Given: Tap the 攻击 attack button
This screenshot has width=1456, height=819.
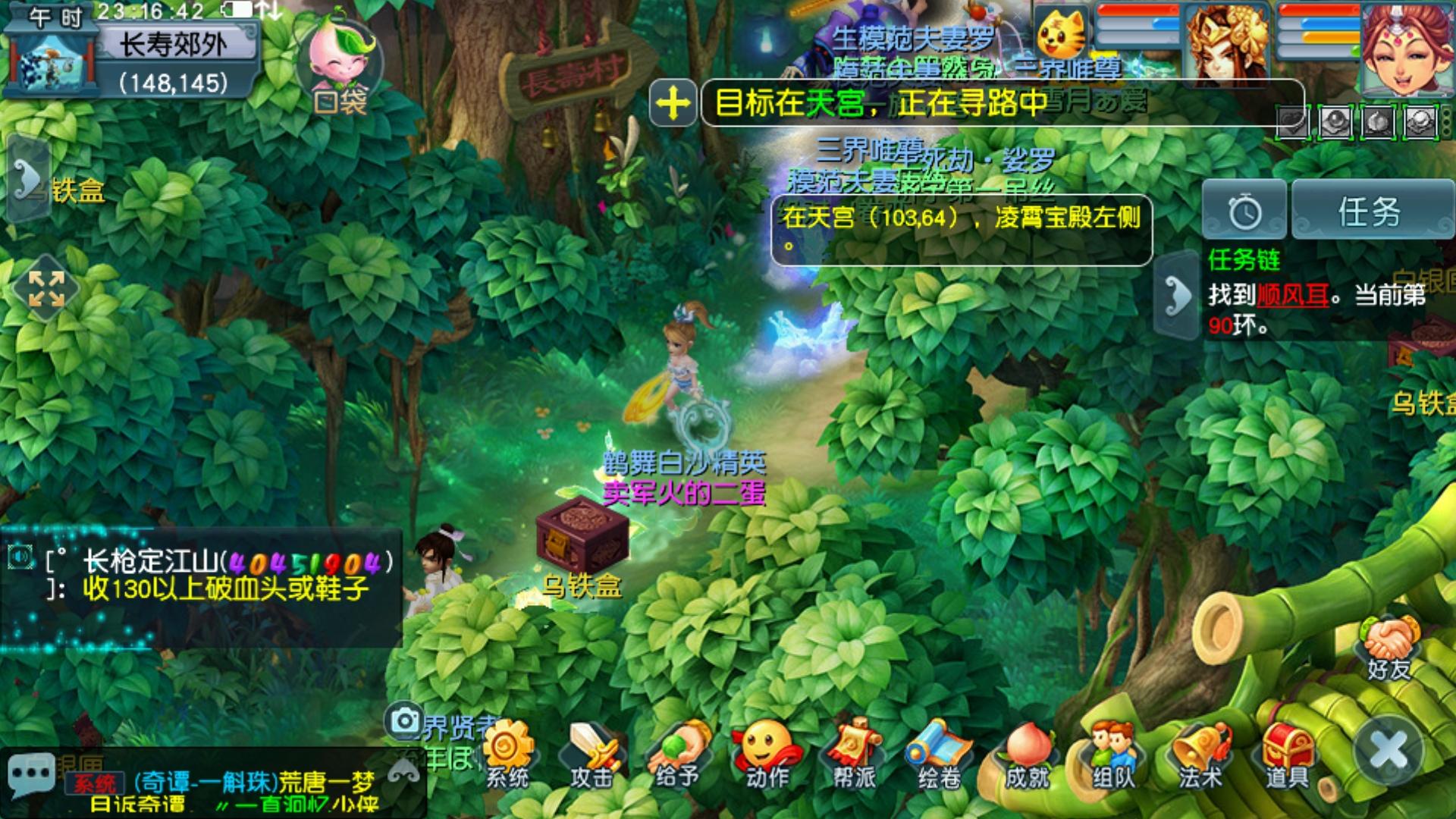Looking at the screenshot, I should (593, 754).
